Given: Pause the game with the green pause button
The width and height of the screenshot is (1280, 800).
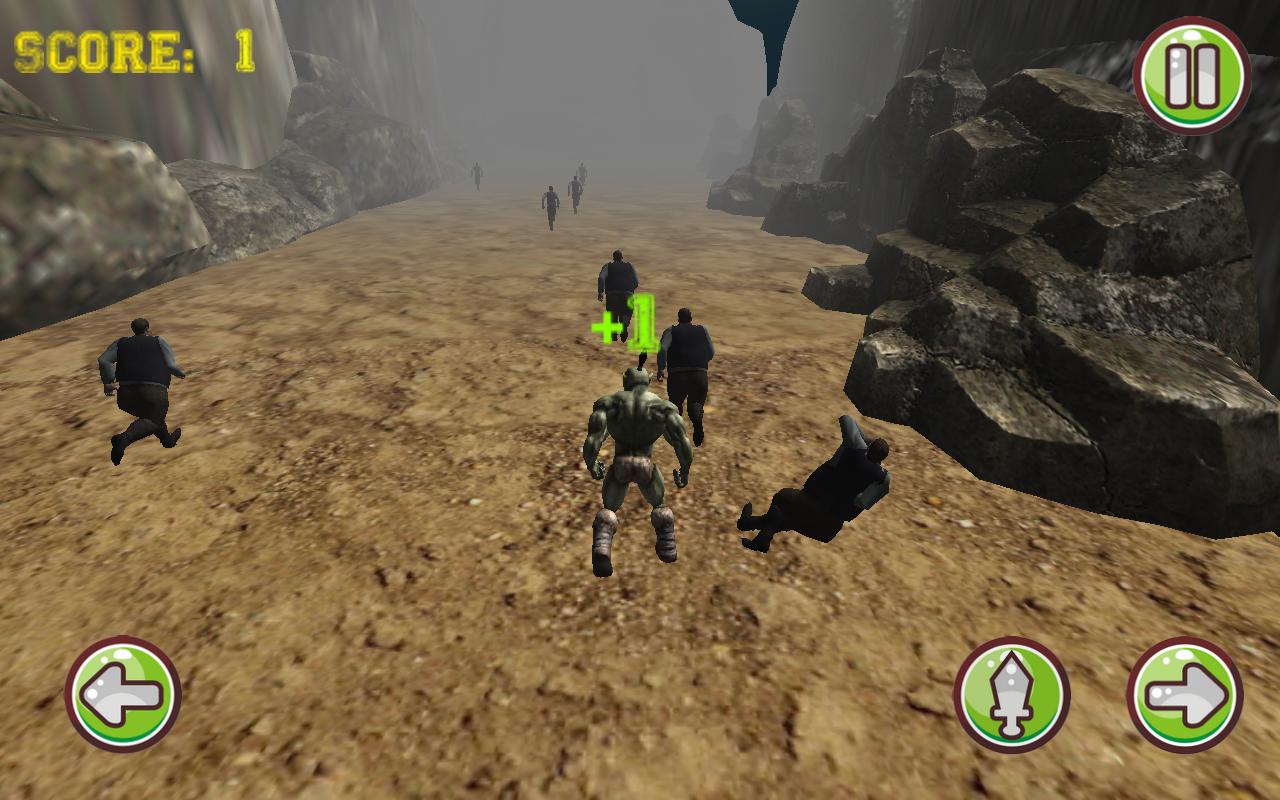Looking at the screenshot, I should [x=1191, y=75].
